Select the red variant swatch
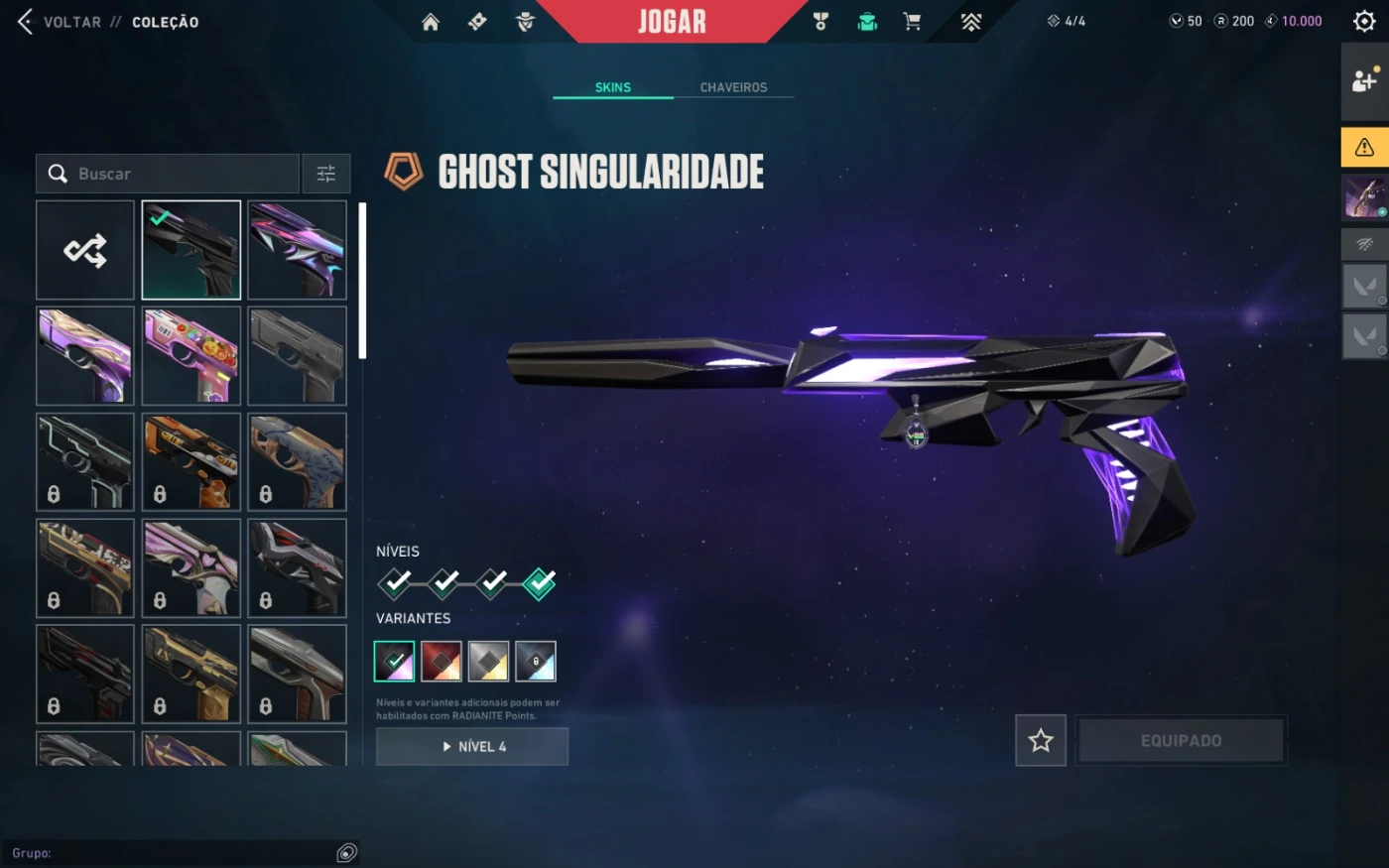 [442, 662]
